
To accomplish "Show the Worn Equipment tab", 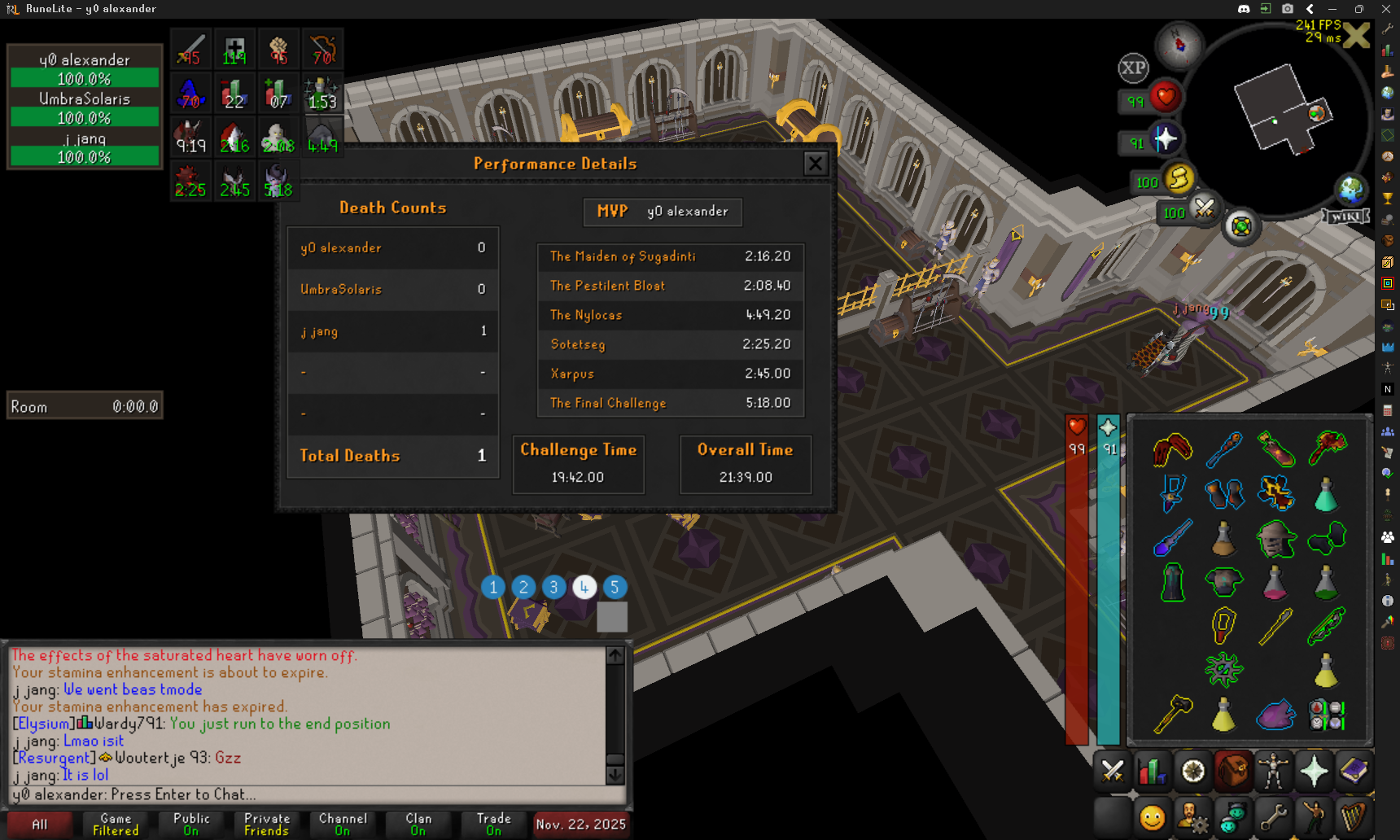I will click(1273, 771).
